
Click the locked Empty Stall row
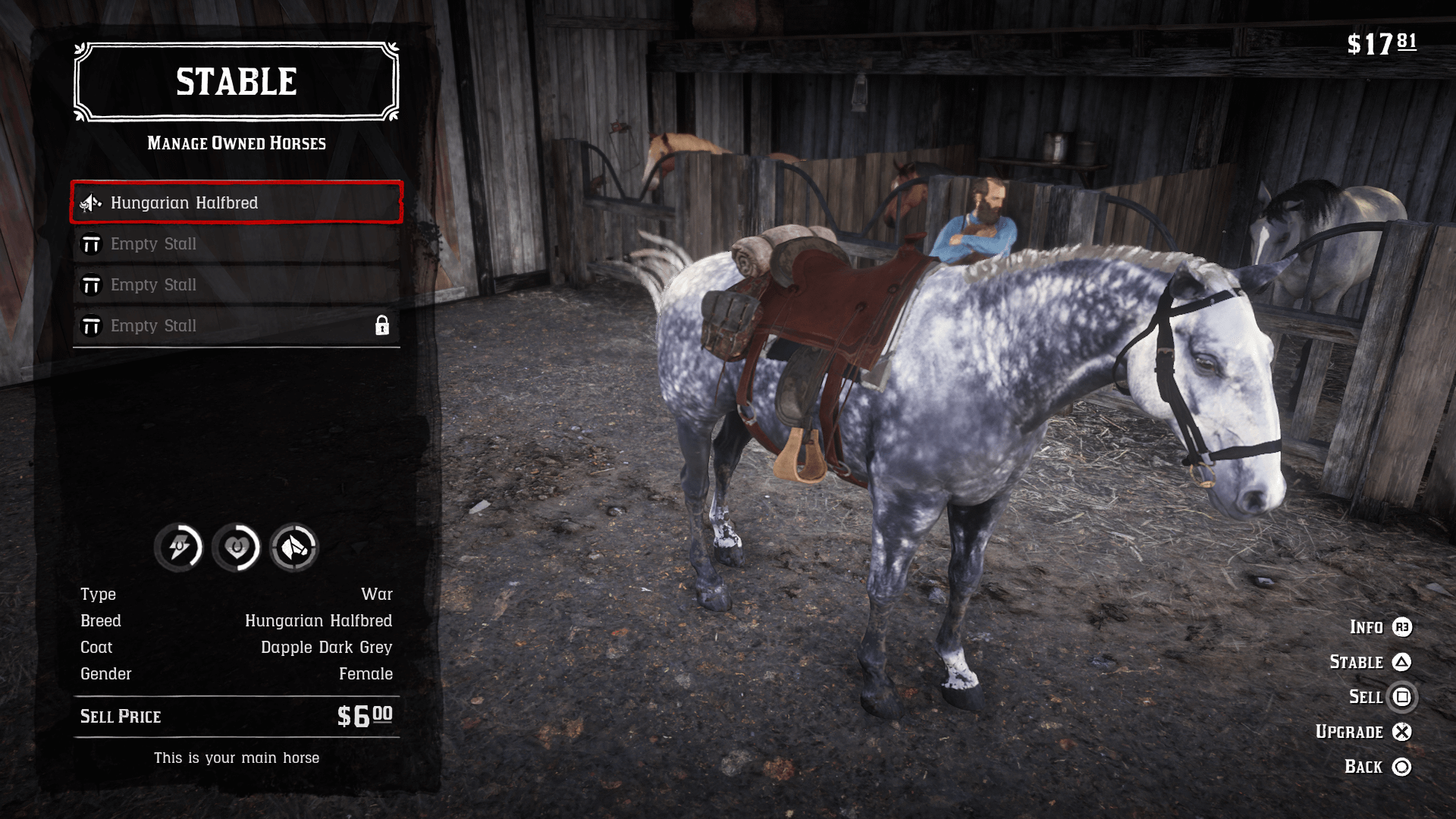pos(235,325)
